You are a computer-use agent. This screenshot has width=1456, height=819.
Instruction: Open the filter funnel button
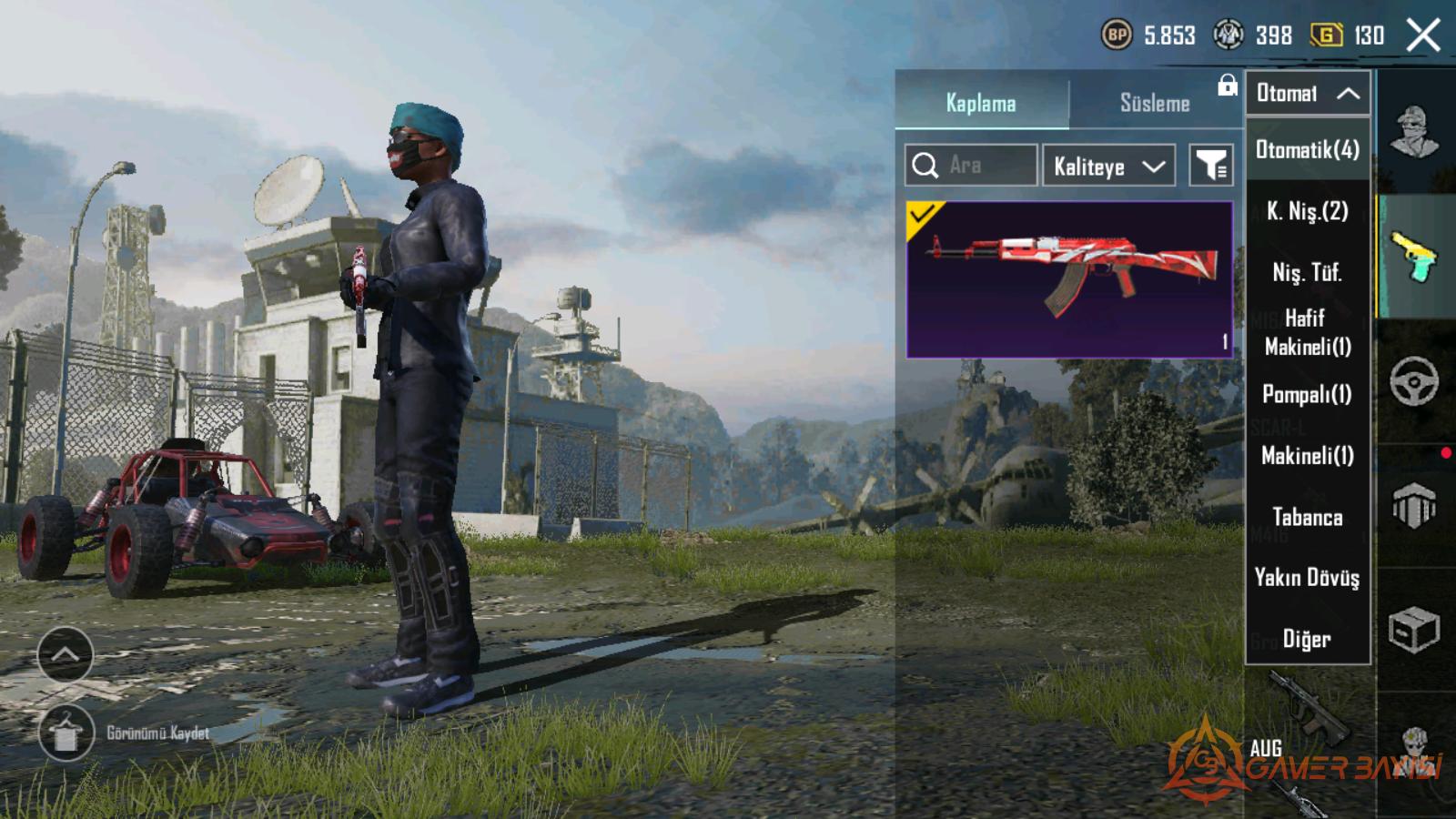[x=1211, y=166]
